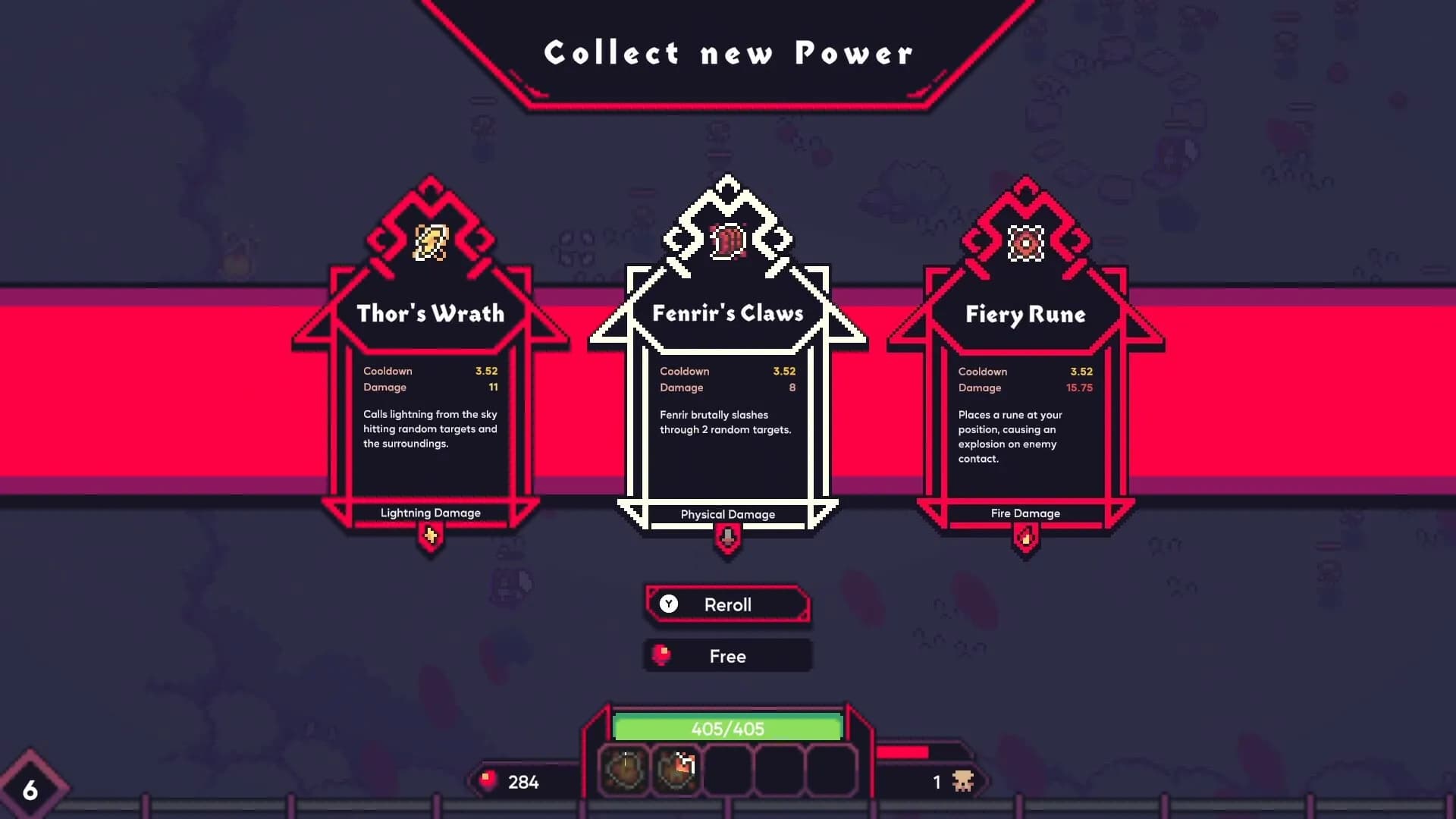Click the green 405/405 health bar
Image resolution: width=1456 pixels, height=819 pixels.
[728, 728]
